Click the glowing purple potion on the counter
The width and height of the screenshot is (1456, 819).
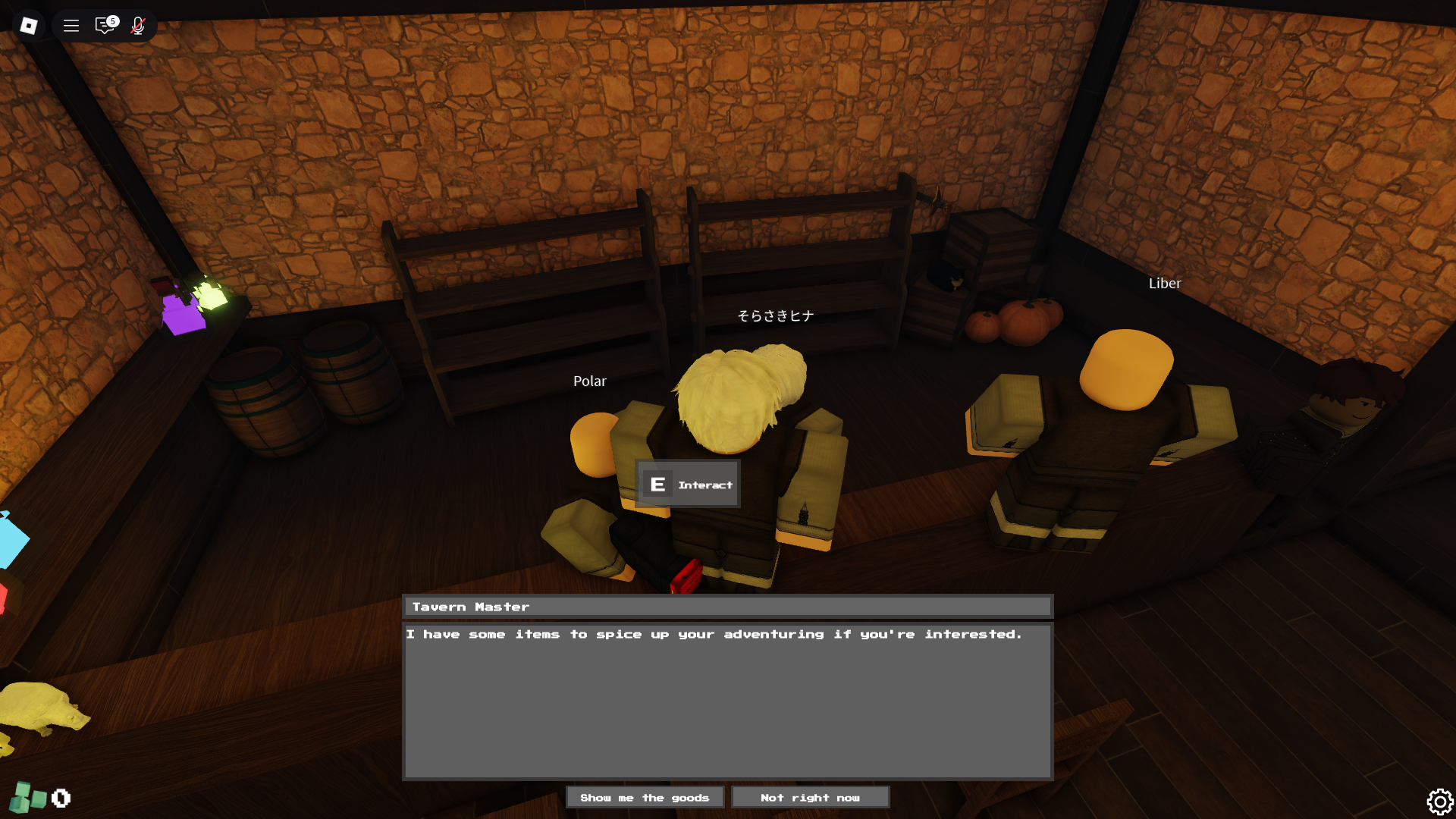[184, 315]
